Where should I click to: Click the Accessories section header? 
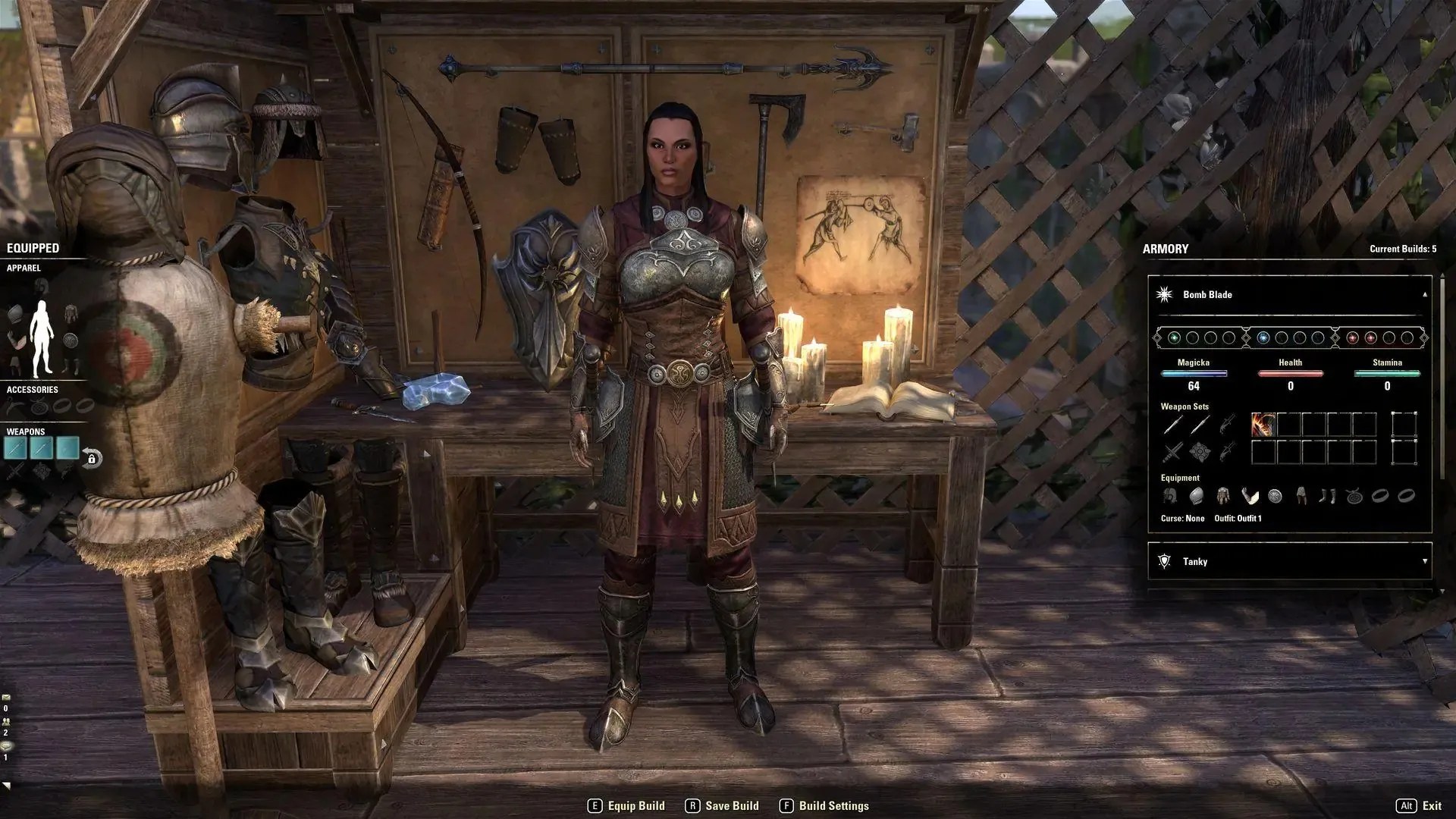point(32,389)
